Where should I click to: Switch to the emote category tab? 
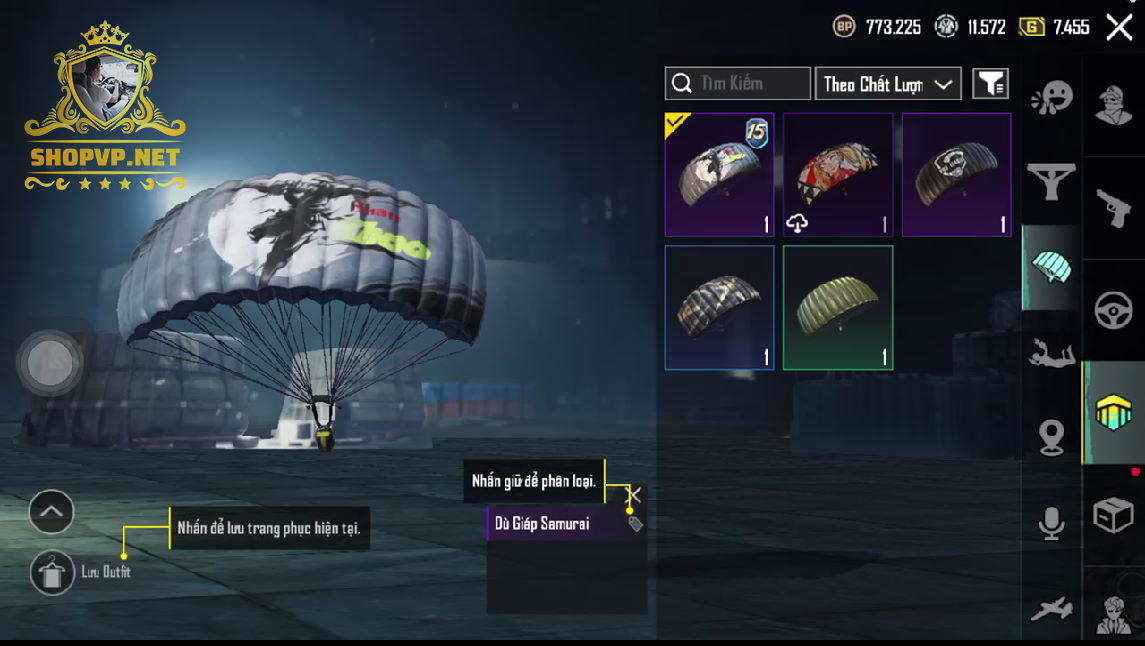click(x=1051, y=97)
